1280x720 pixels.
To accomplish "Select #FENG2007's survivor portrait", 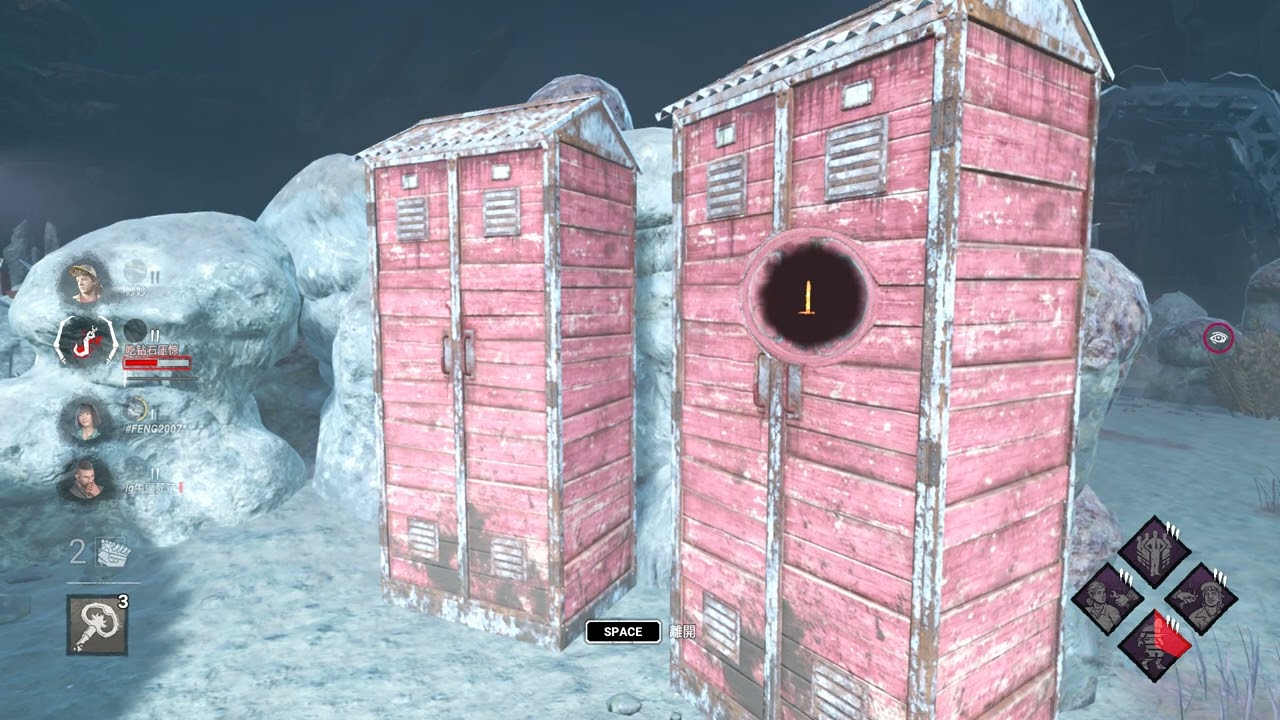I will 84,418.
